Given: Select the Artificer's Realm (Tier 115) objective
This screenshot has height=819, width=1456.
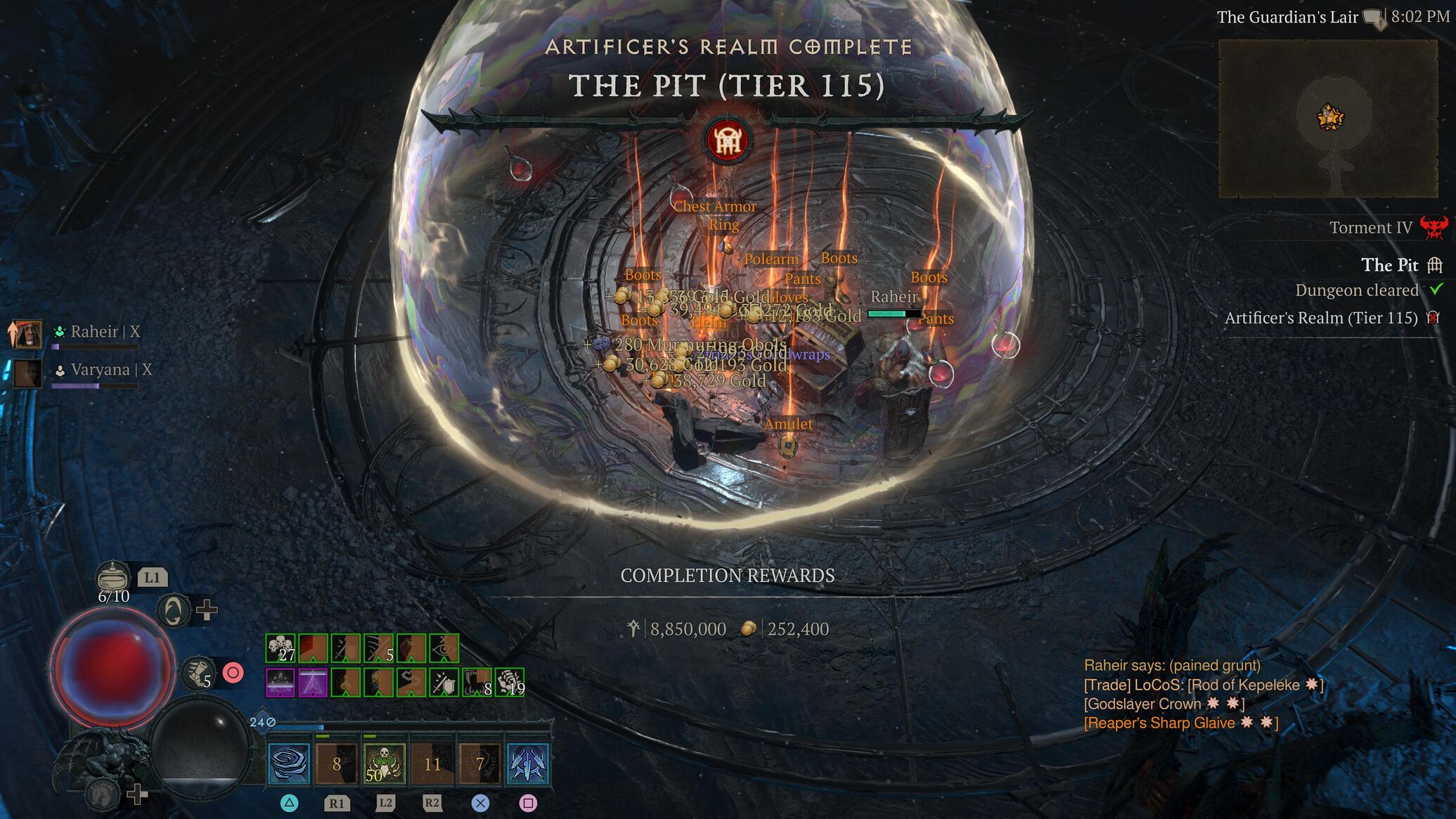Looking at the screenshot, I should coord(1321,318).
